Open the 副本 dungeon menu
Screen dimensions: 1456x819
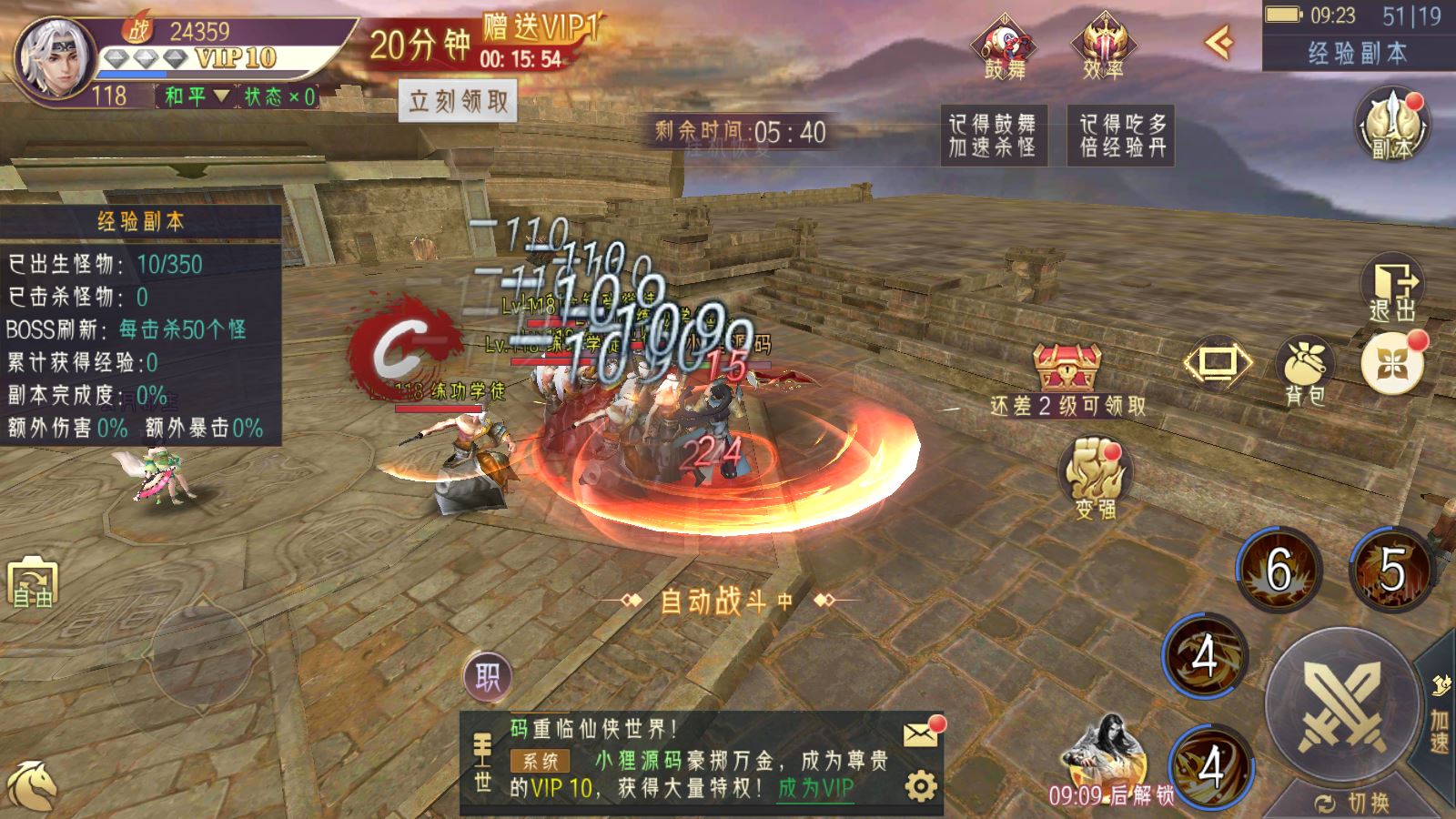[1391, 126]
